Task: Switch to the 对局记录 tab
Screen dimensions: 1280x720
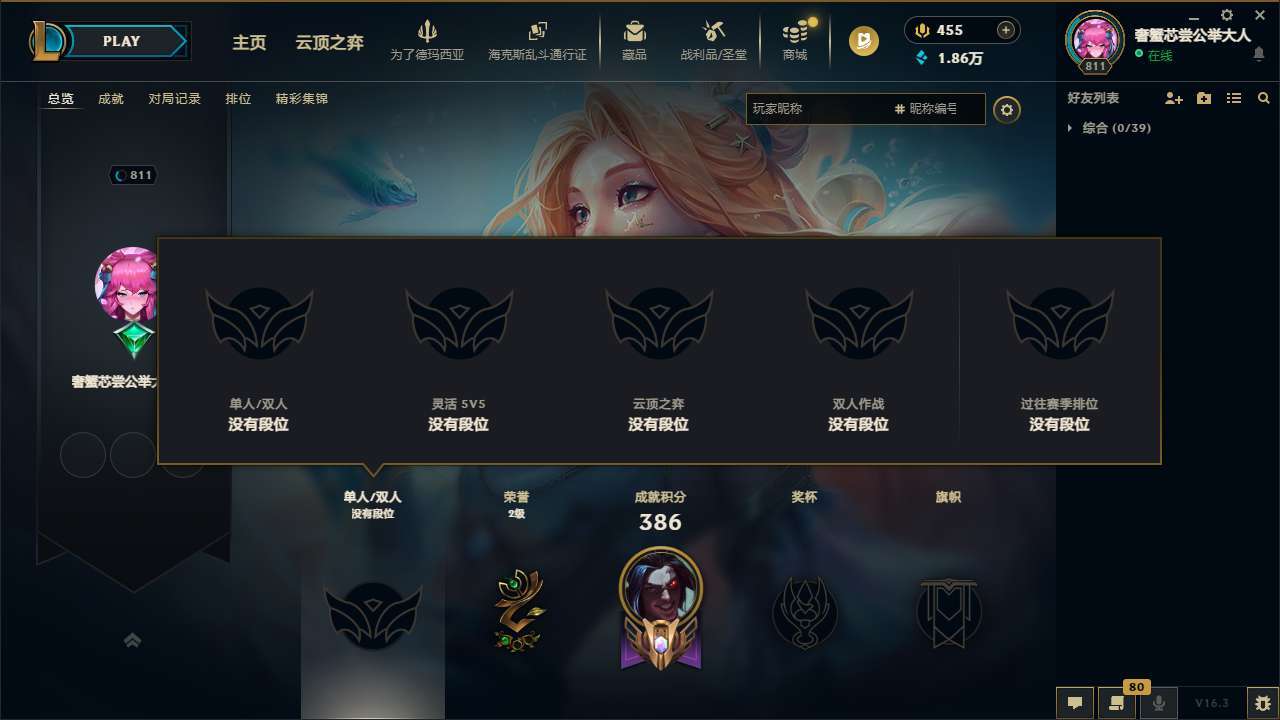Action: tap(174, 99)
